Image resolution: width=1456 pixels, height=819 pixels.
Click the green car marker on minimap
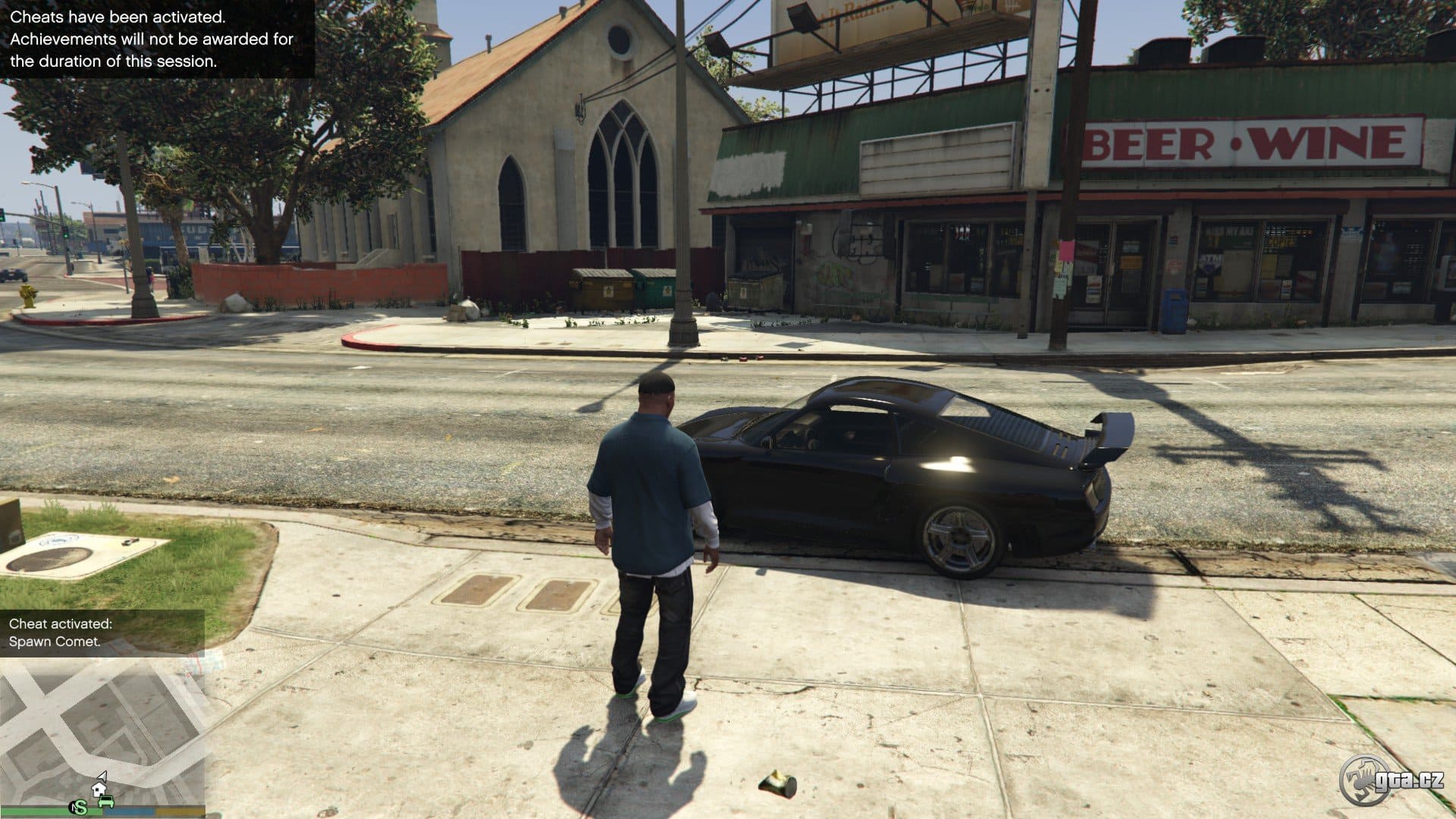click(107, 801)
